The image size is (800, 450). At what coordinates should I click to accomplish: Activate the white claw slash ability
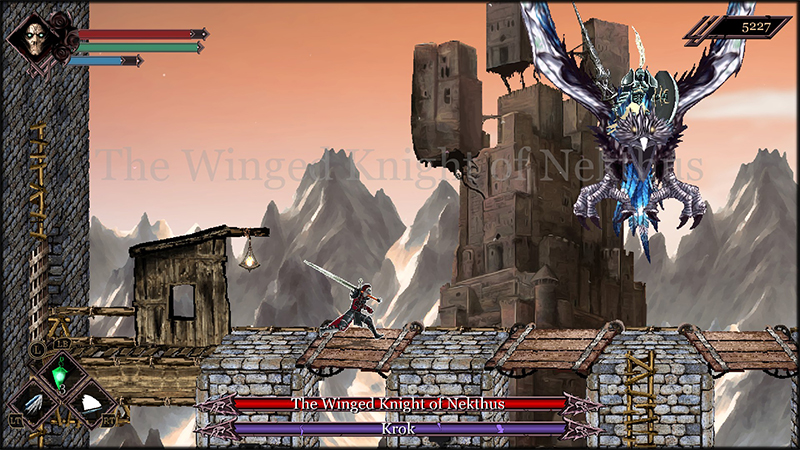[x=31, y=405]
